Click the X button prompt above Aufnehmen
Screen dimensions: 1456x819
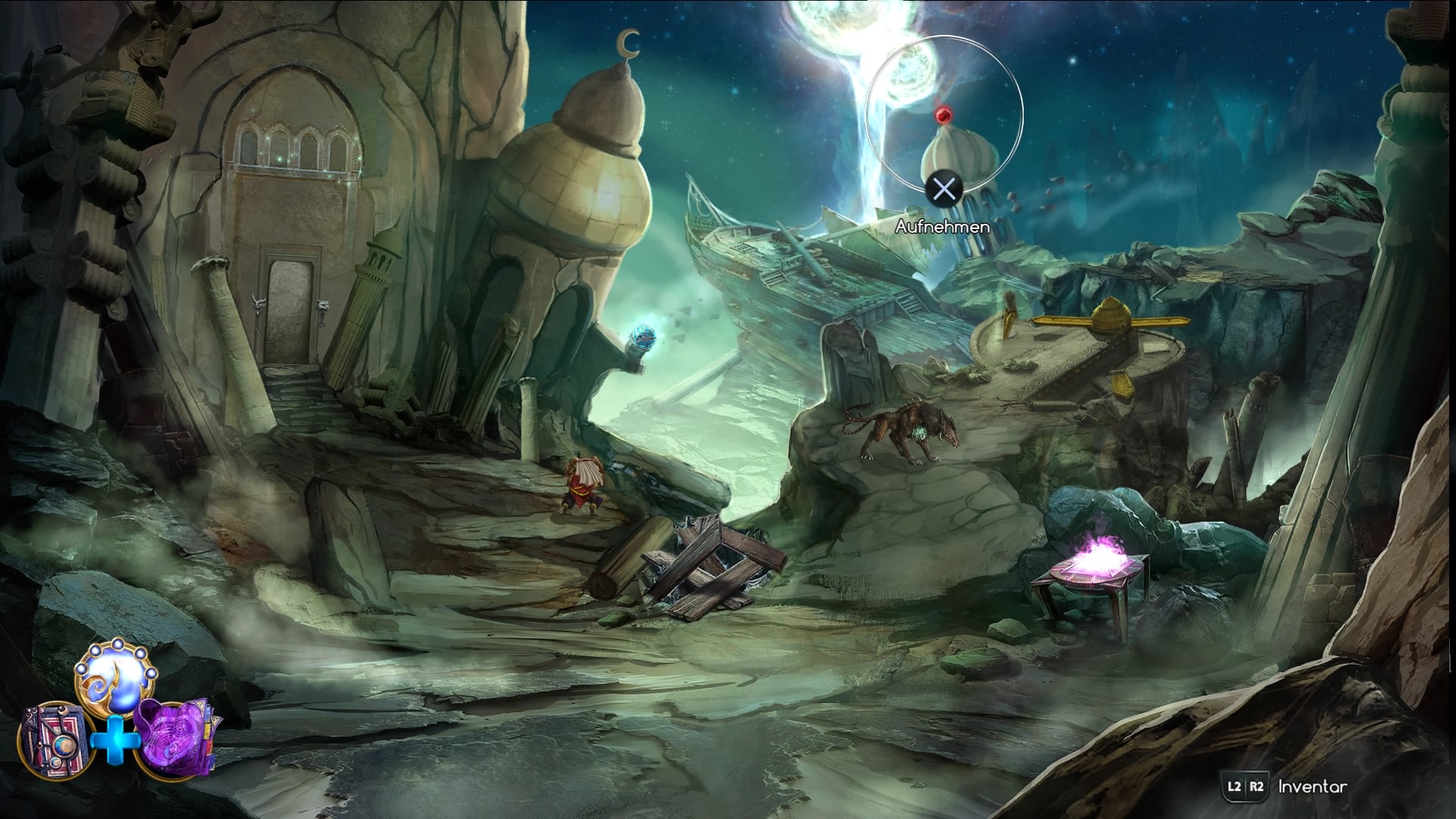pyautogui.click(x=943, y=188)
